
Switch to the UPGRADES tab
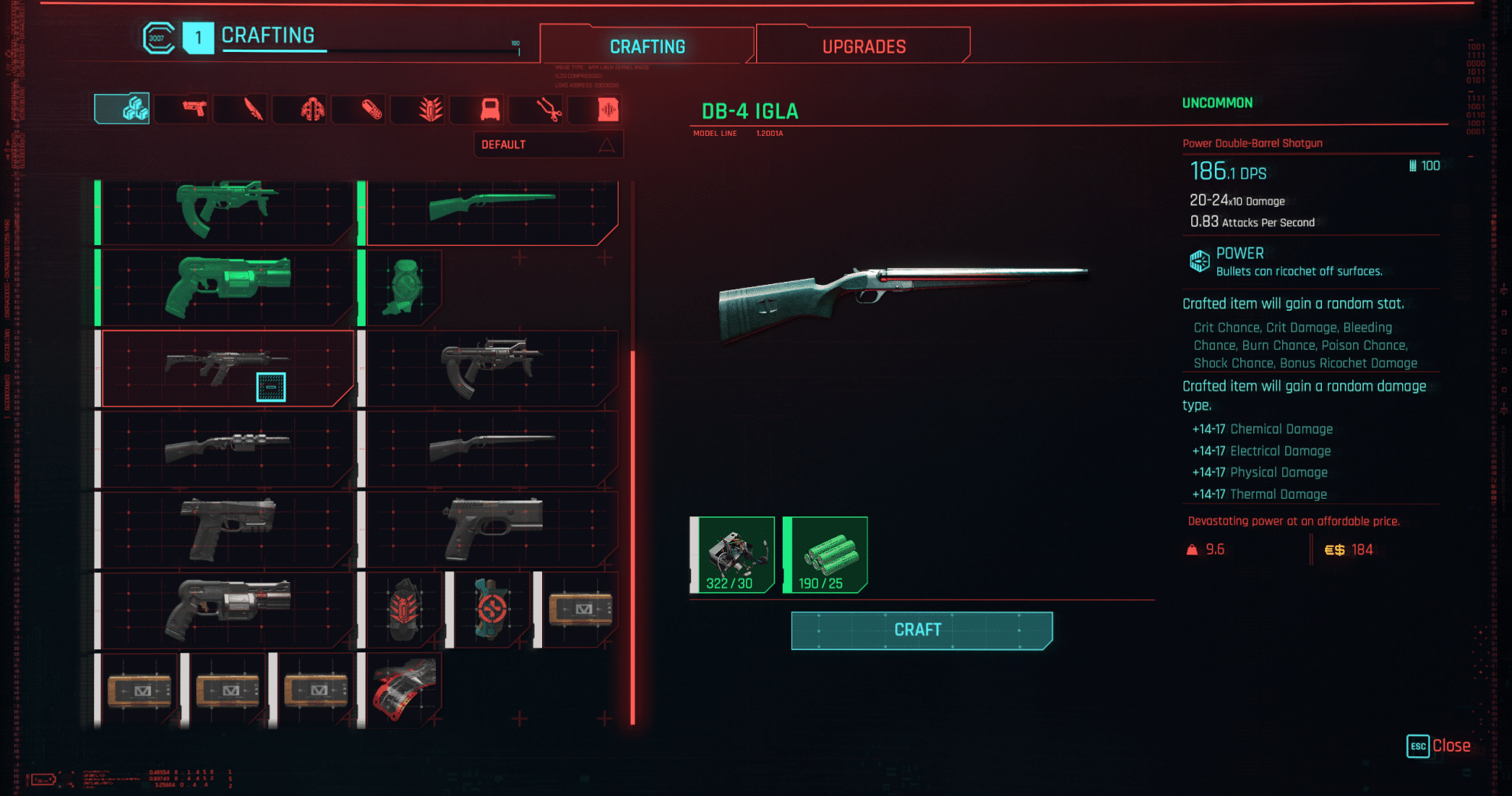(861, 45)
